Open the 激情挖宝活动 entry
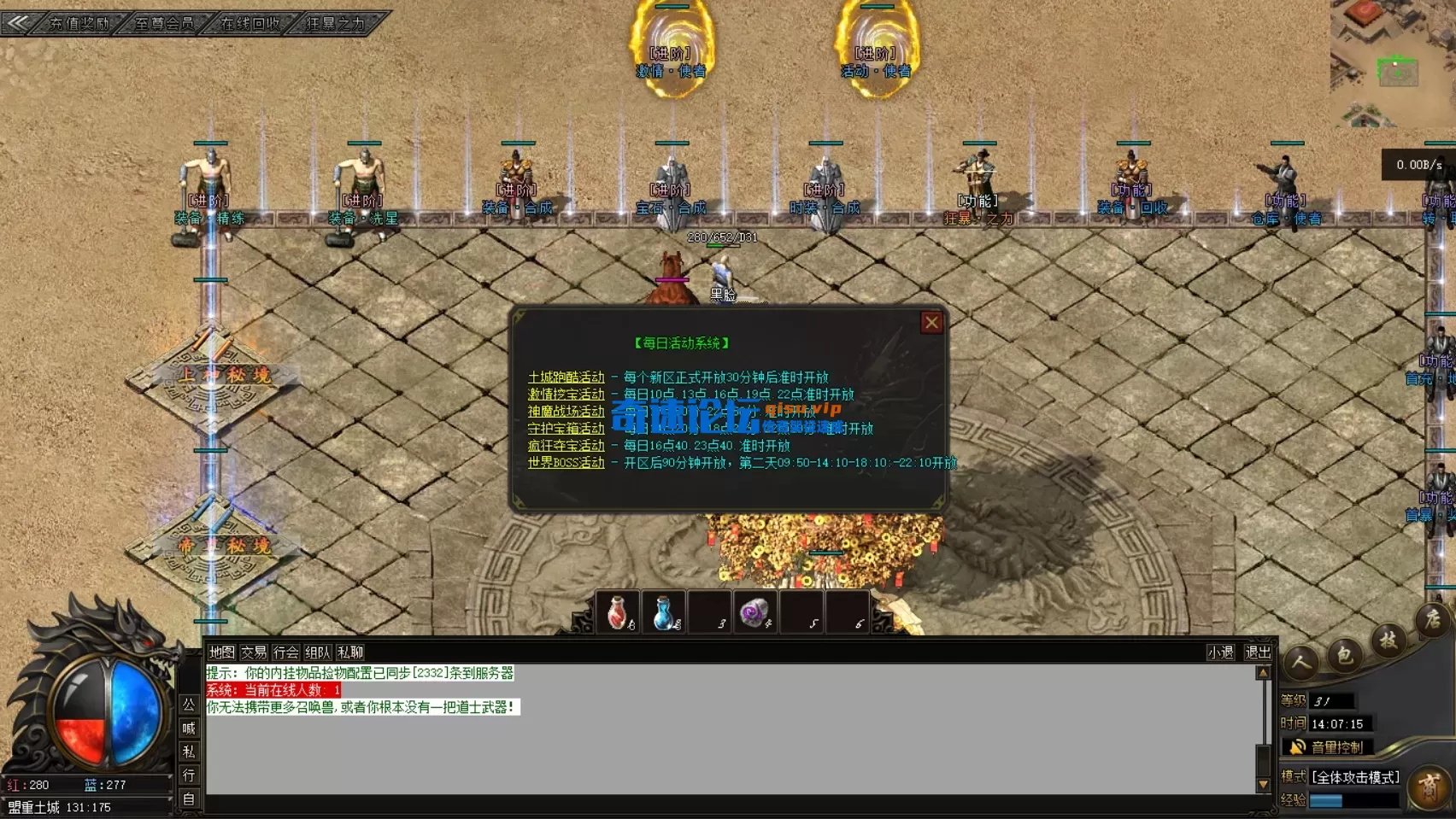 tap(566, 395)
